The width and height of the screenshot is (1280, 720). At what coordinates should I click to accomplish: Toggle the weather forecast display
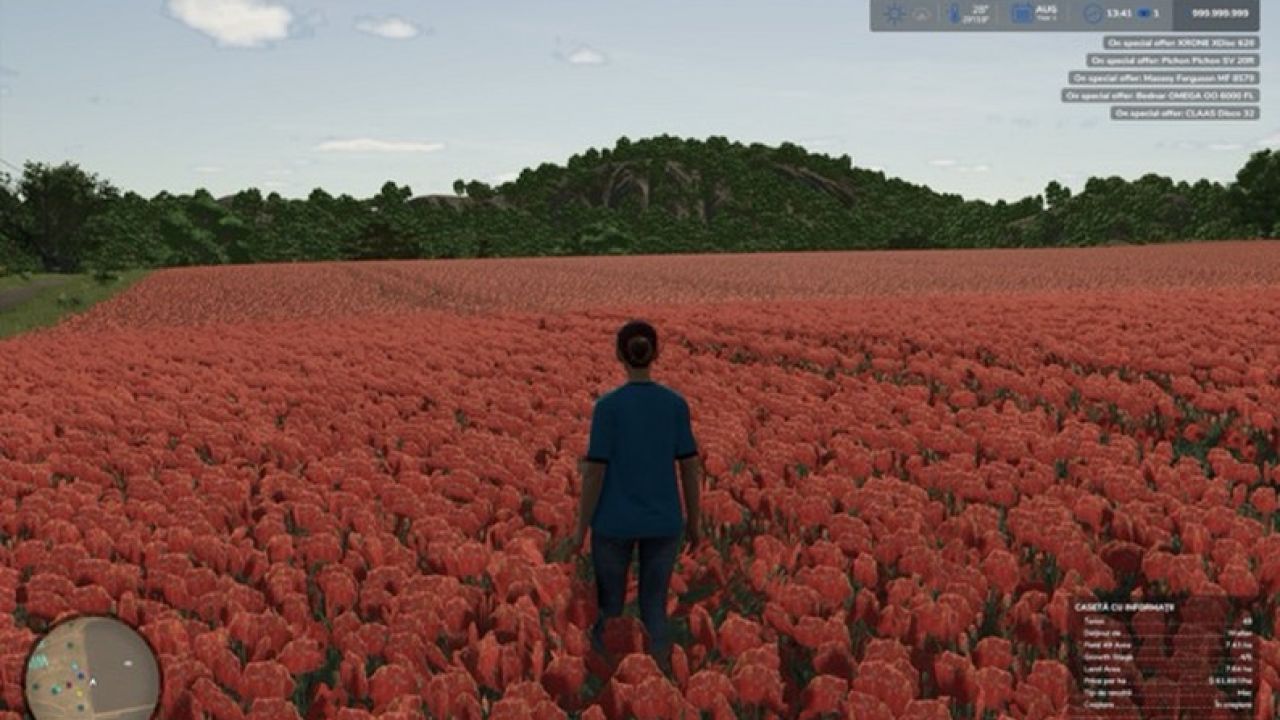919,14
